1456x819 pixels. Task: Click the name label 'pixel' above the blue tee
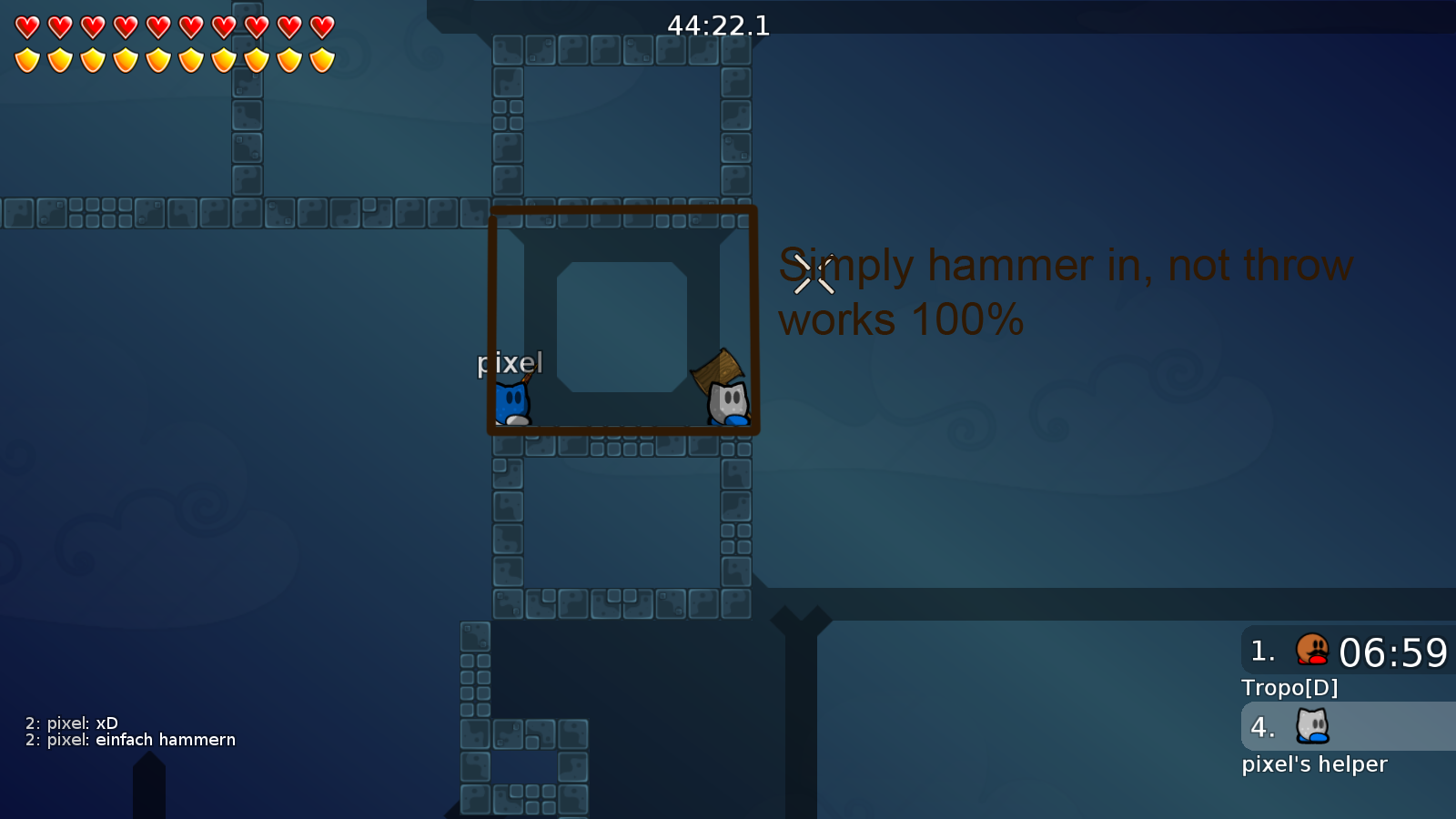pos(510,363)
